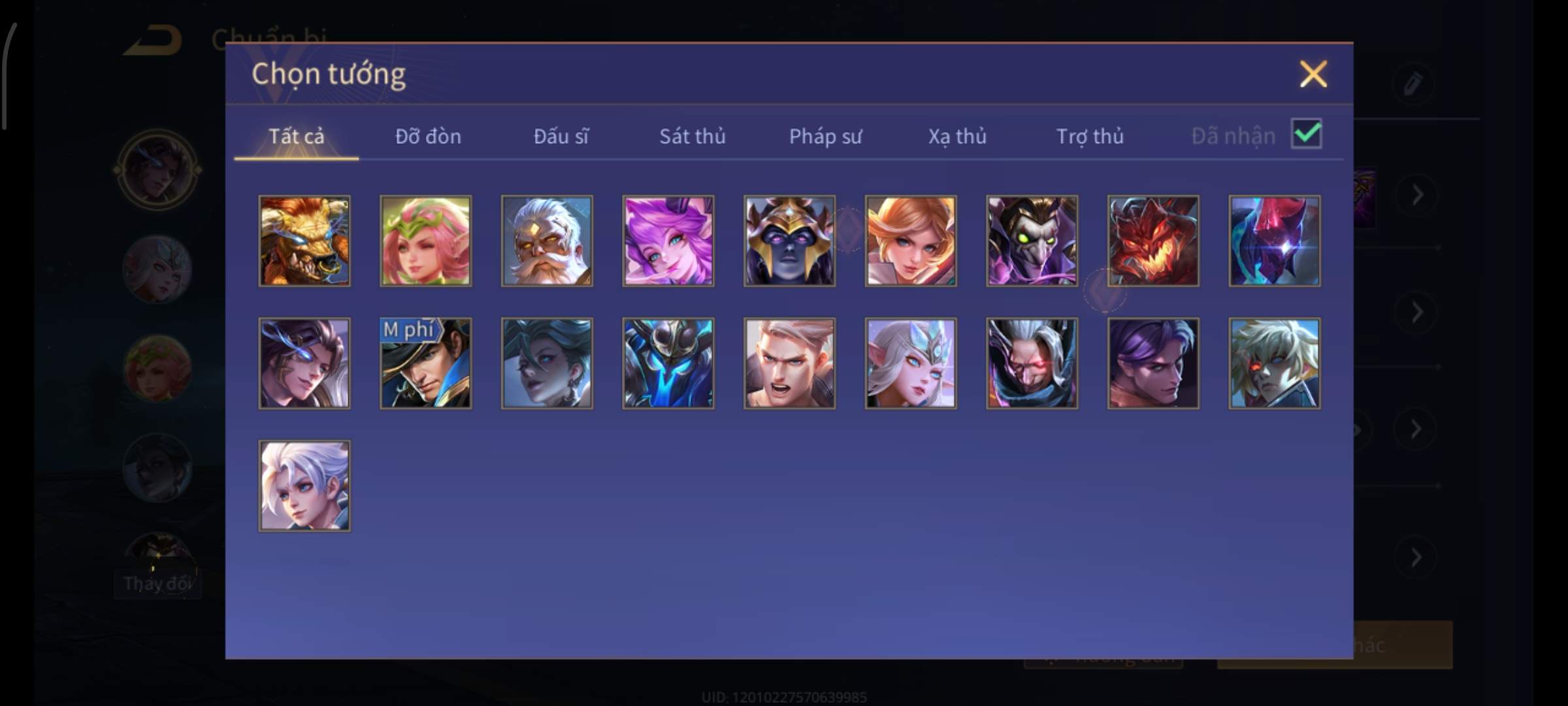
Task: Select the Pháp sư tab
Action: coord(825,137)
